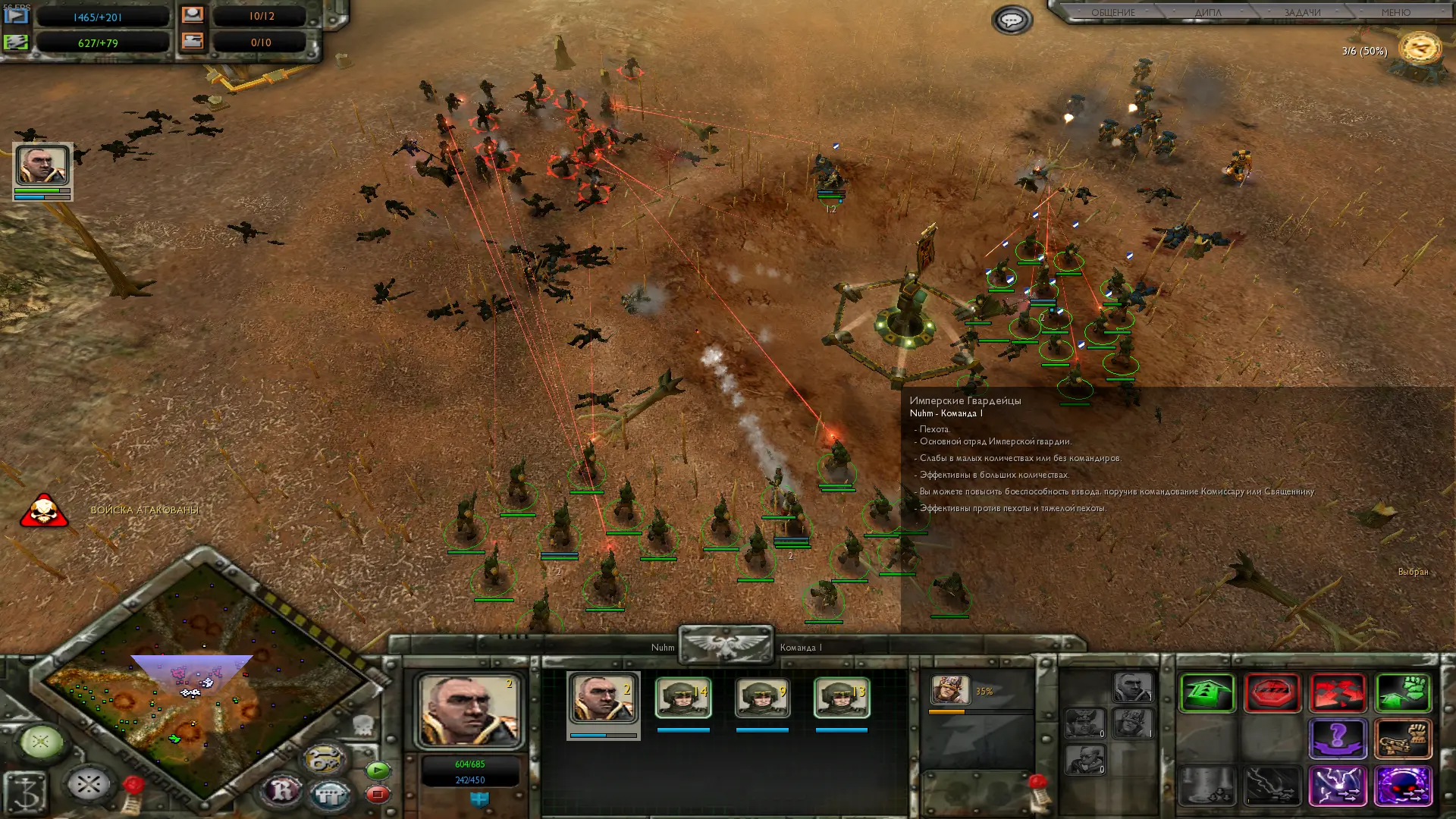
Task: Select the commander hero portrait shortcut
Action: [42, 165]
